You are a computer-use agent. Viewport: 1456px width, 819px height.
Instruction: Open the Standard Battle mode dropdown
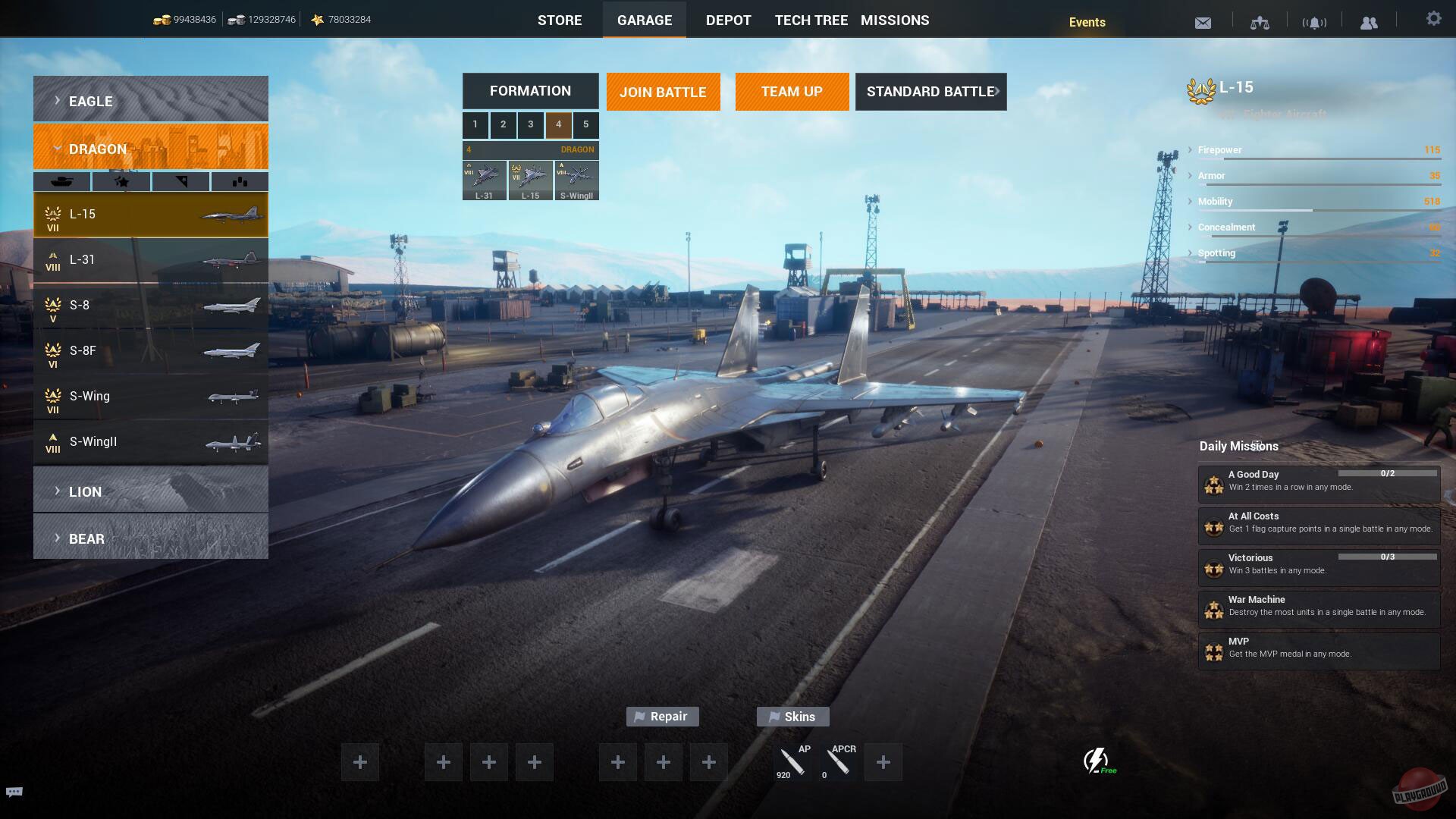tap(930, 92)
